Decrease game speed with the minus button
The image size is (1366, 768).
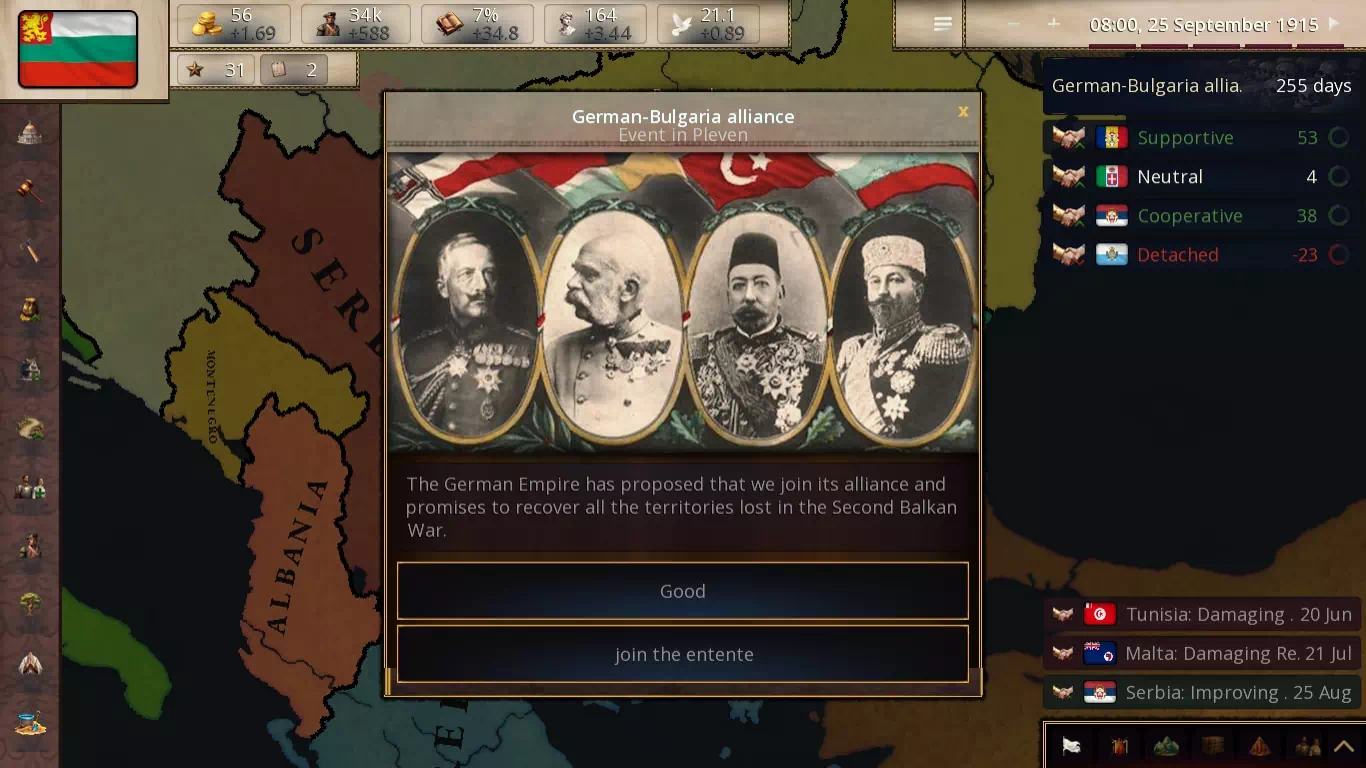coord(1014,24)
